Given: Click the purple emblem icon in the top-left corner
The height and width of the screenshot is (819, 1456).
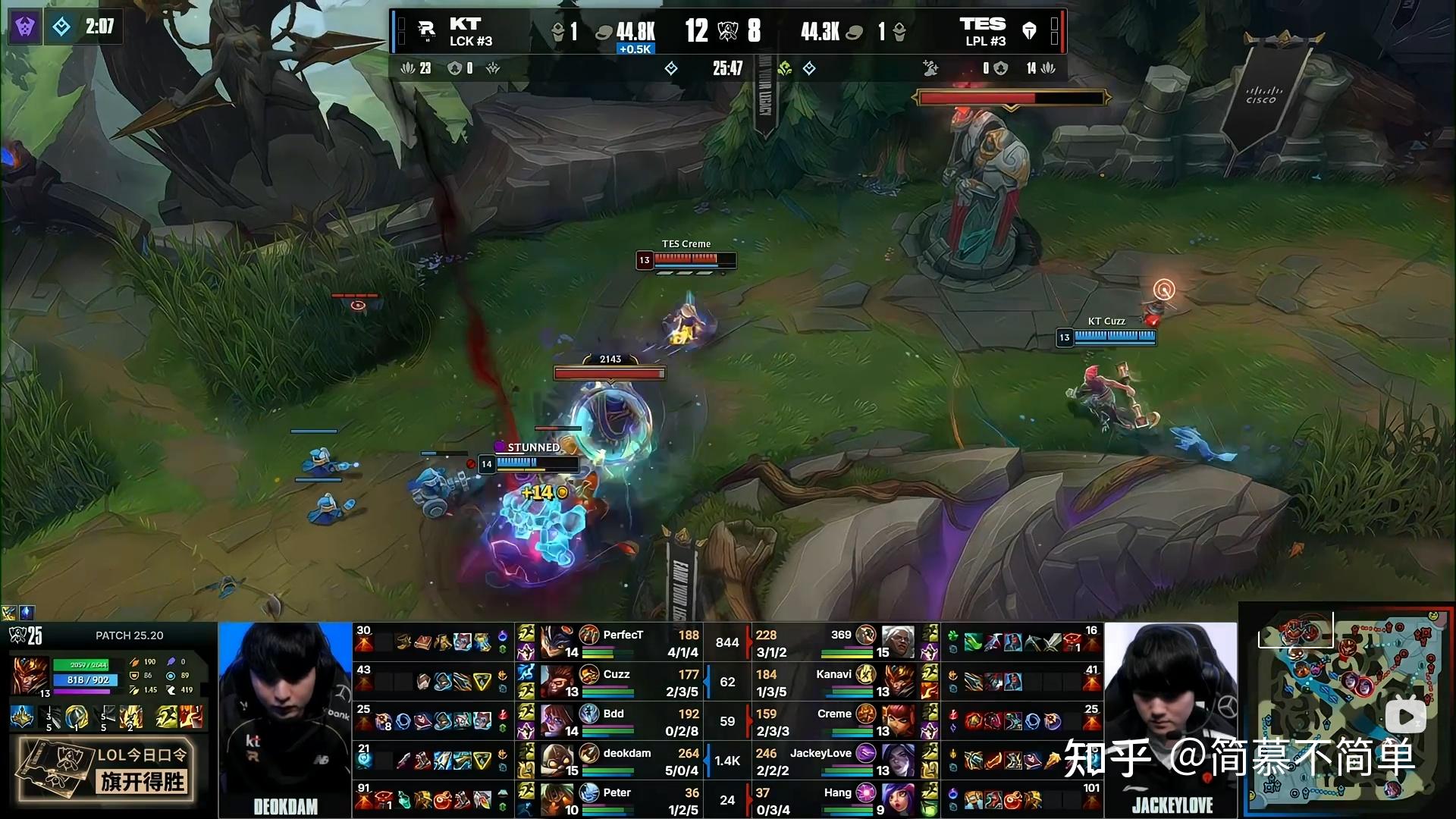Looking at the screenshot, I should point(25,28).
